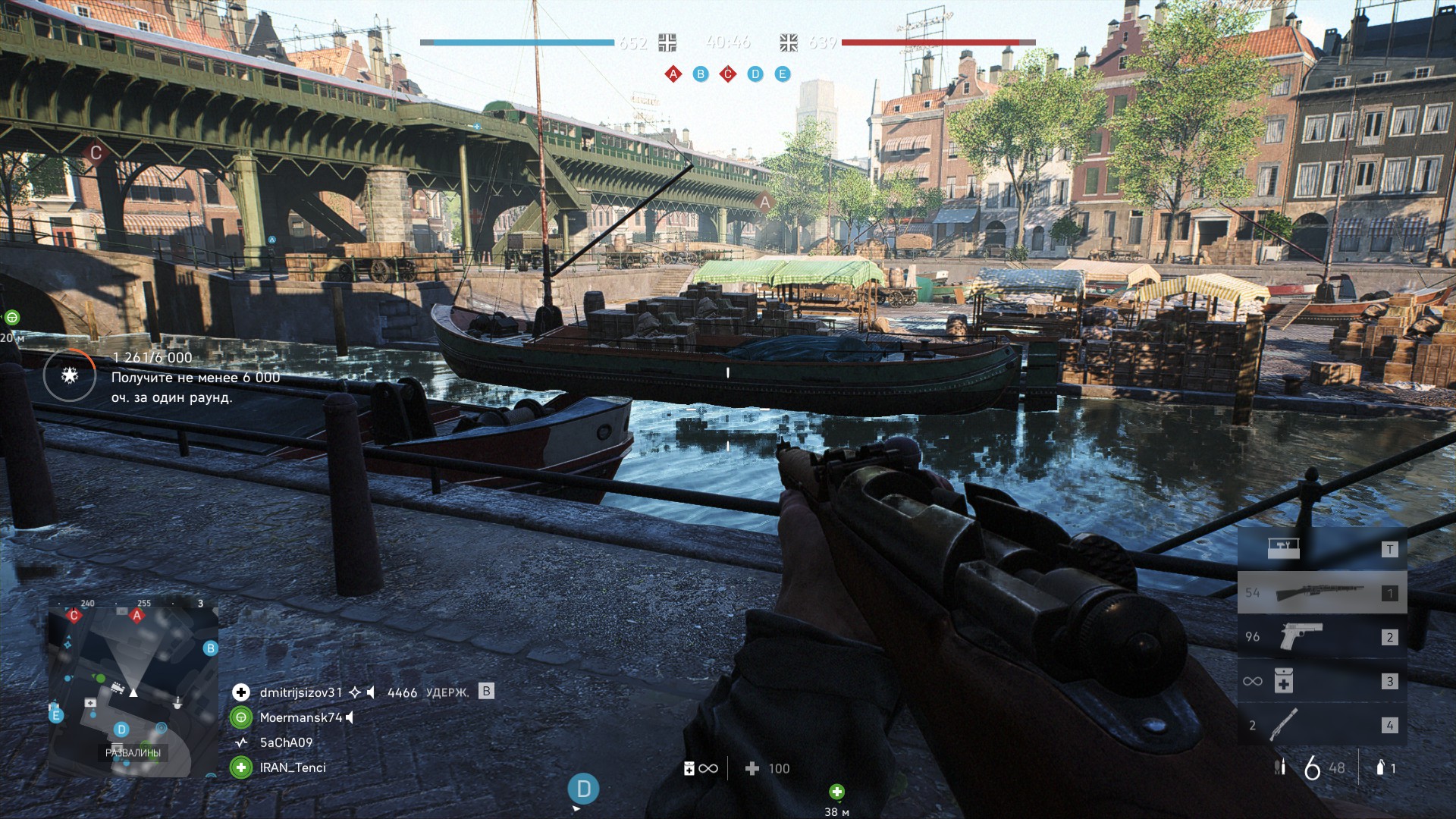Select the fourth slot gadget weapon
The width and height of the screenshot is (1456, 819).
(x=1322, y=725)
